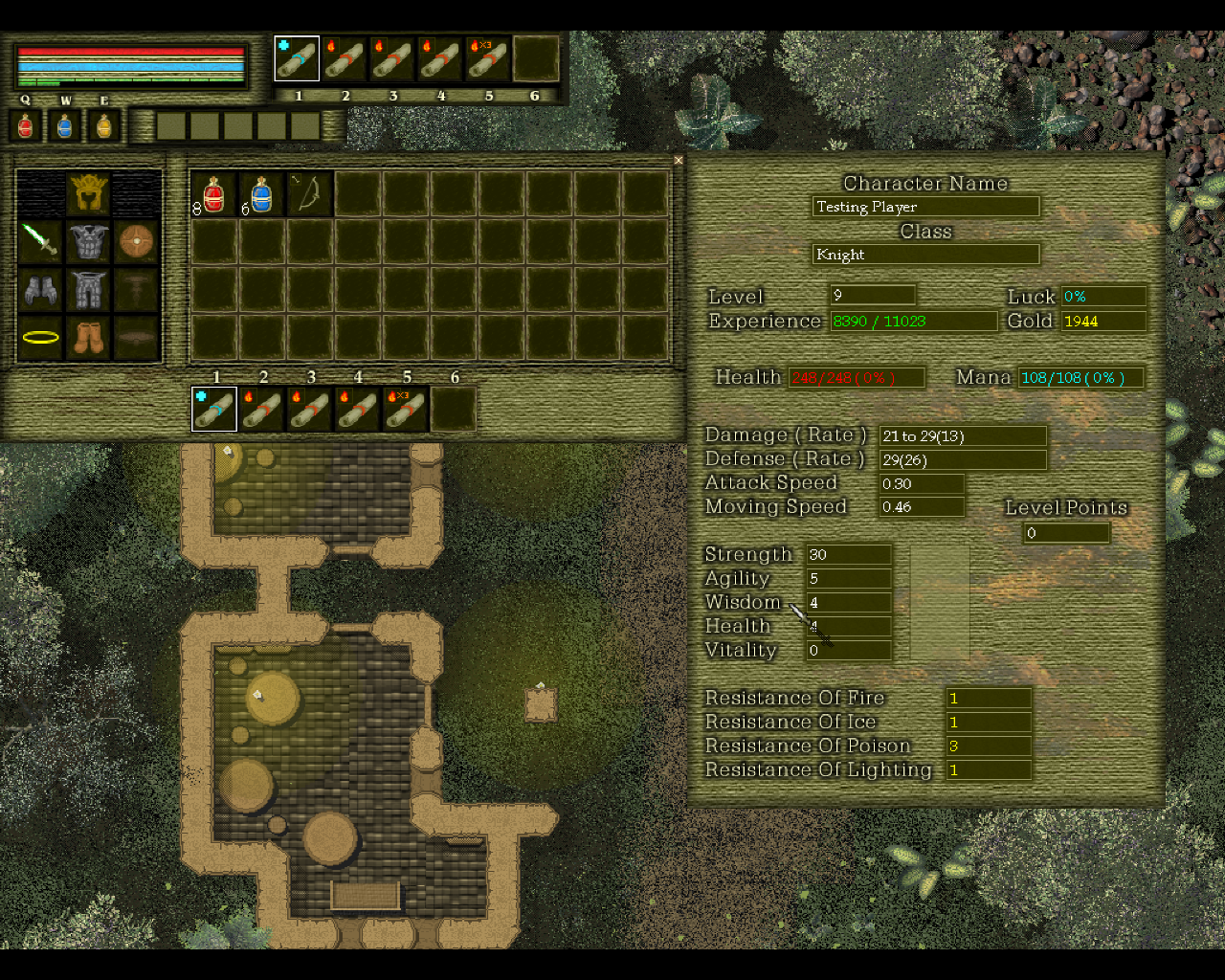The height and width of the screenshot is (980, 1225).
Task: Select the blue heal scroll in inventory skill bar
Action: [x=214, y=410]
